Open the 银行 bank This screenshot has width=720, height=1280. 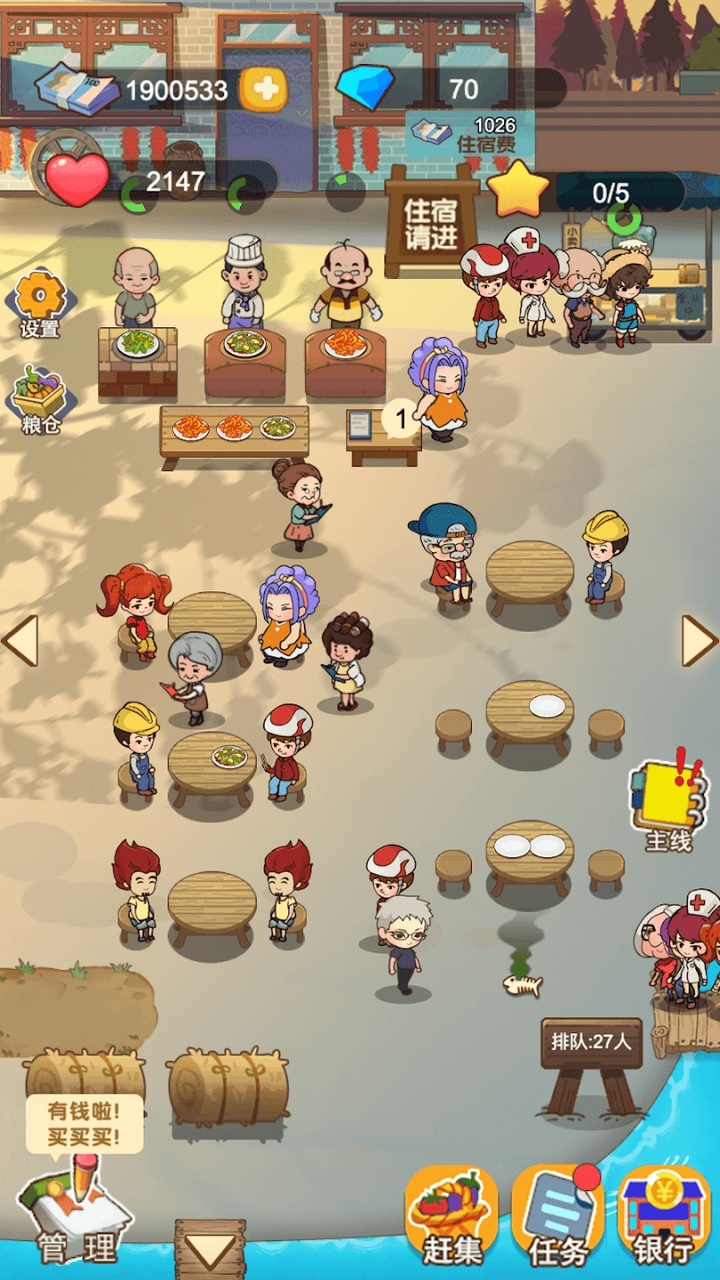click(663, 1217)
